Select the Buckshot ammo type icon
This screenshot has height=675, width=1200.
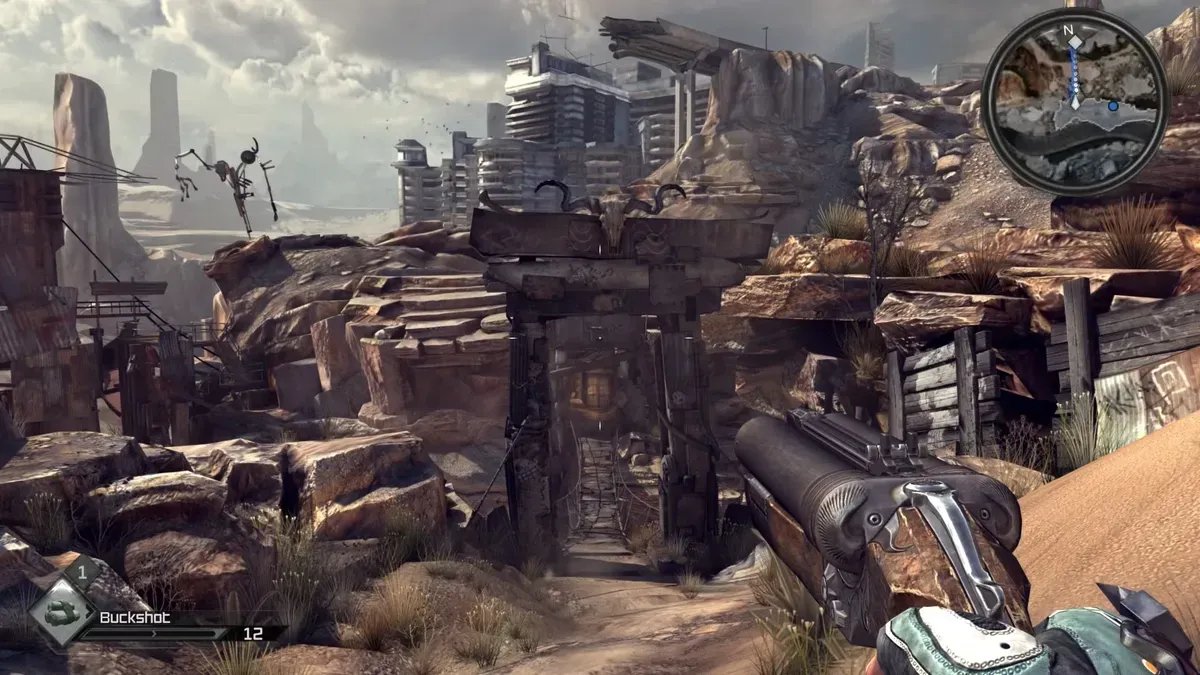coord(63,612)
